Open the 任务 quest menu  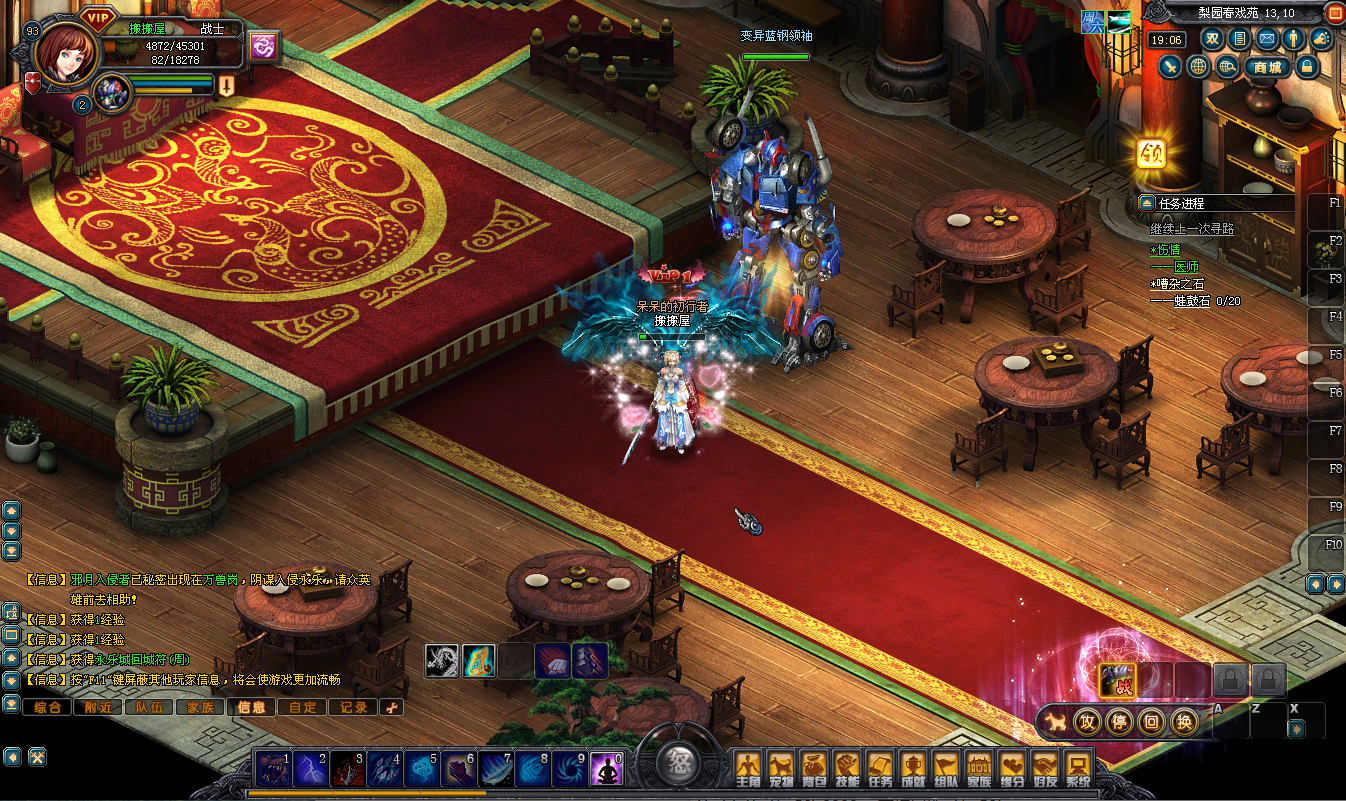[880, 768]
